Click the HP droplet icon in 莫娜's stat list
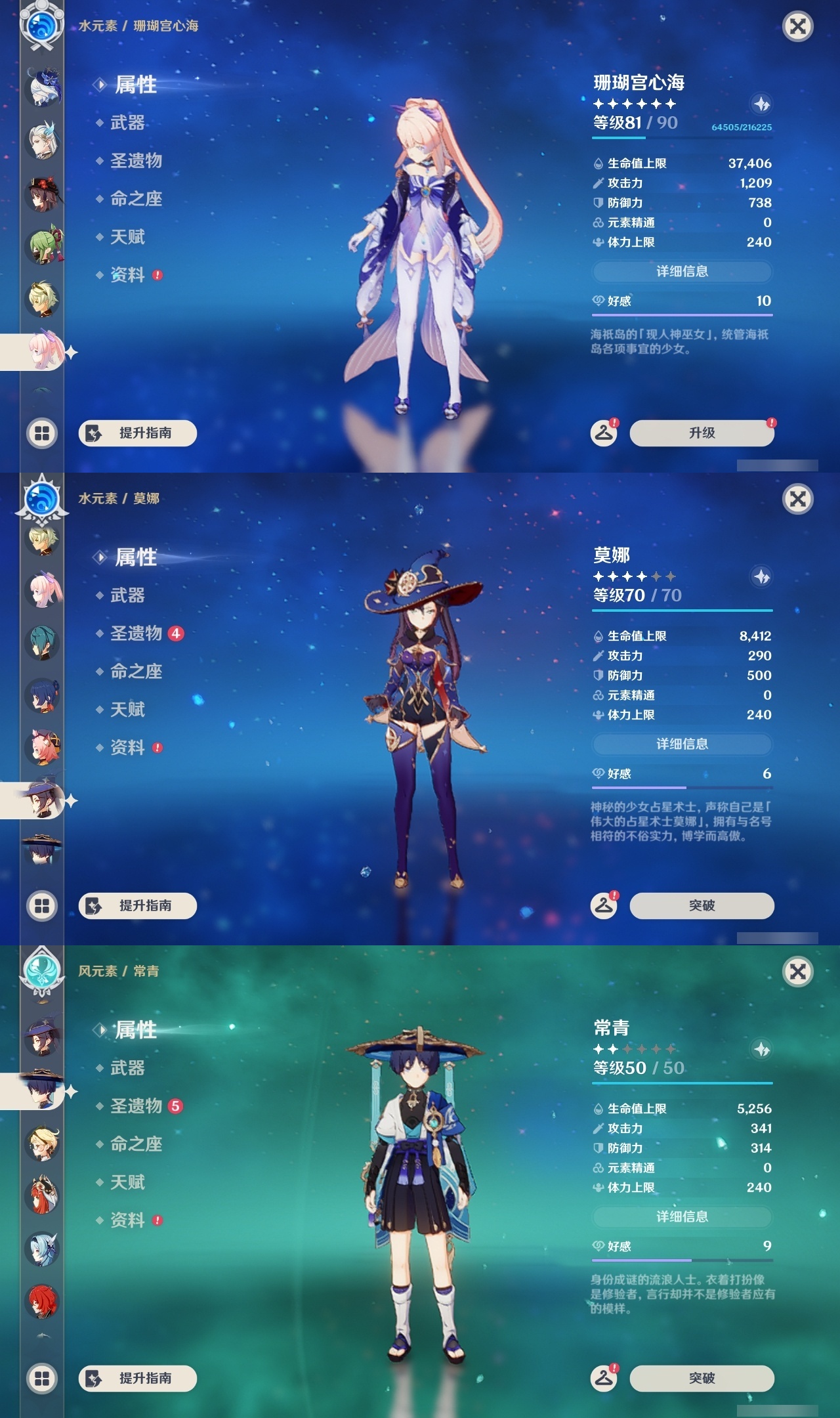Viewport: 840px width, 1418px height. coord(598,635)
